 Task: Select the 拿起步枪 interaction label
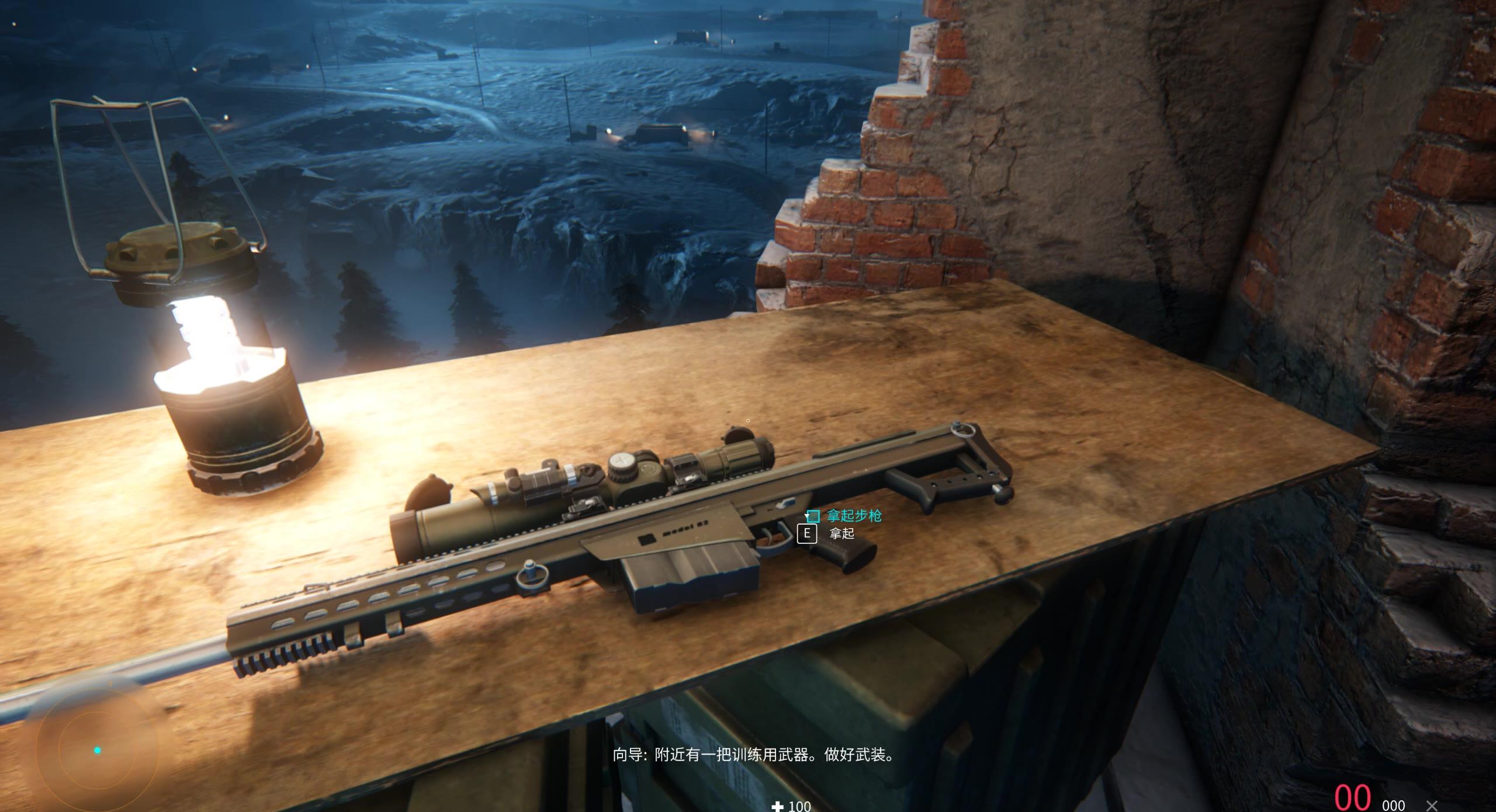pos(853,516)
